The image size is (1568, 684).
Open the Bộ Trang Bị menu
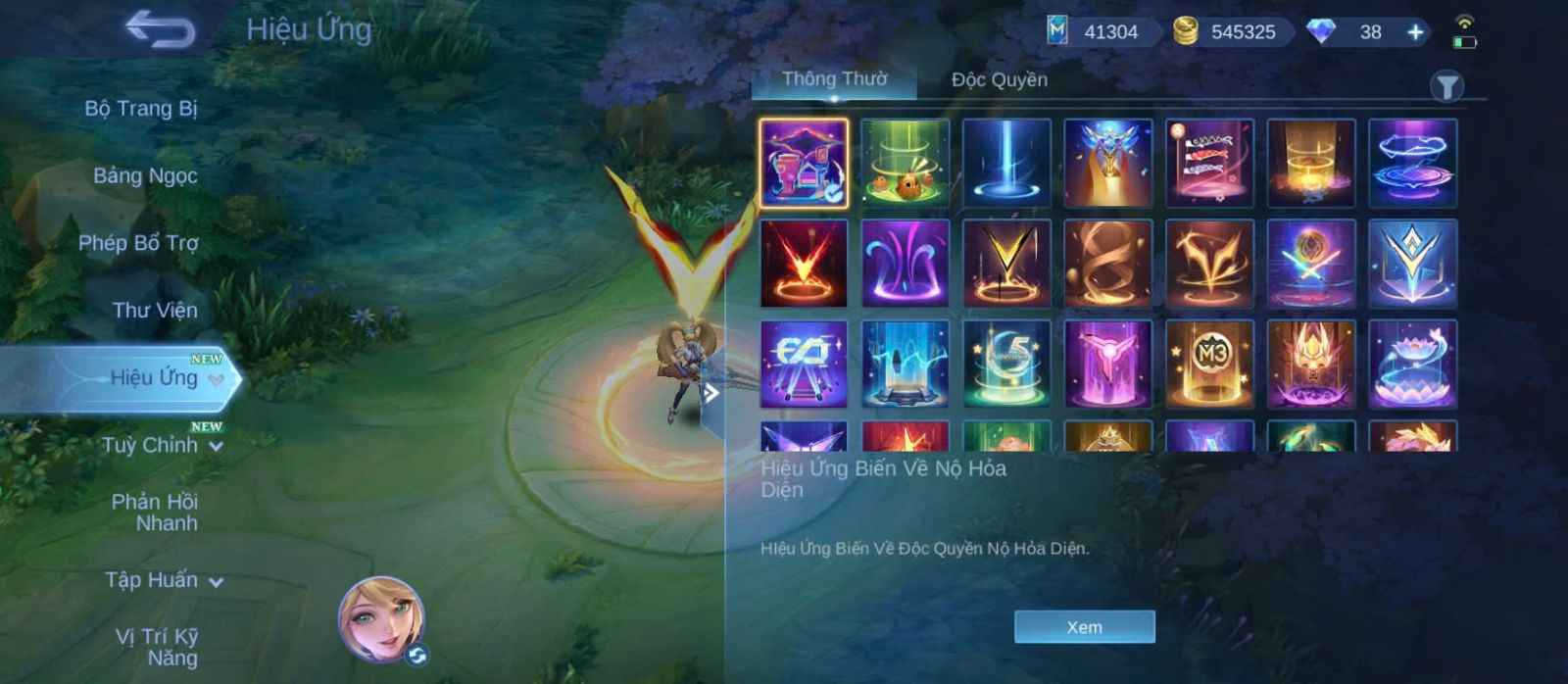(141, 108)
